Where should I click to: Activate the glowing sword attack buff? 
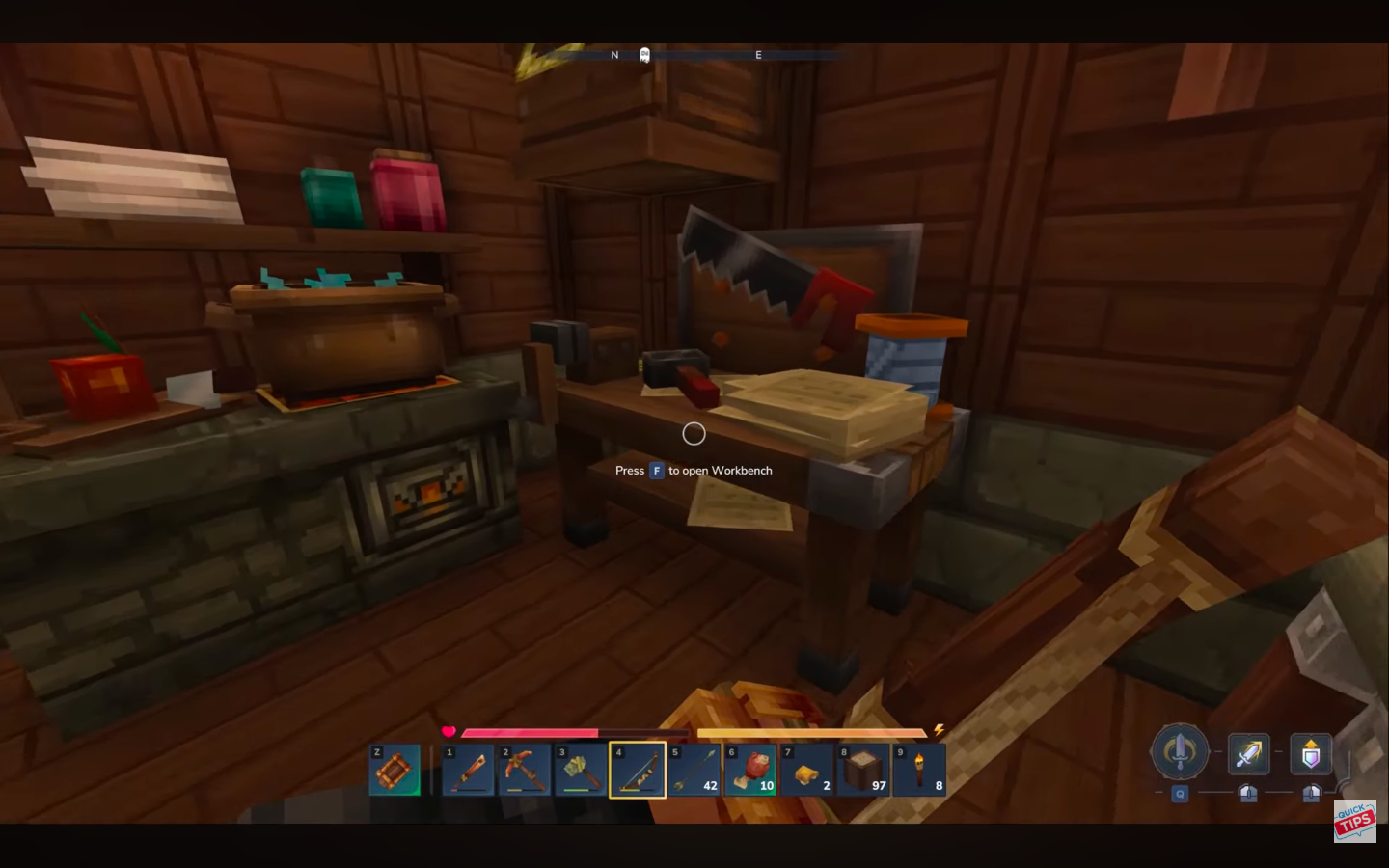point(1248,754)
